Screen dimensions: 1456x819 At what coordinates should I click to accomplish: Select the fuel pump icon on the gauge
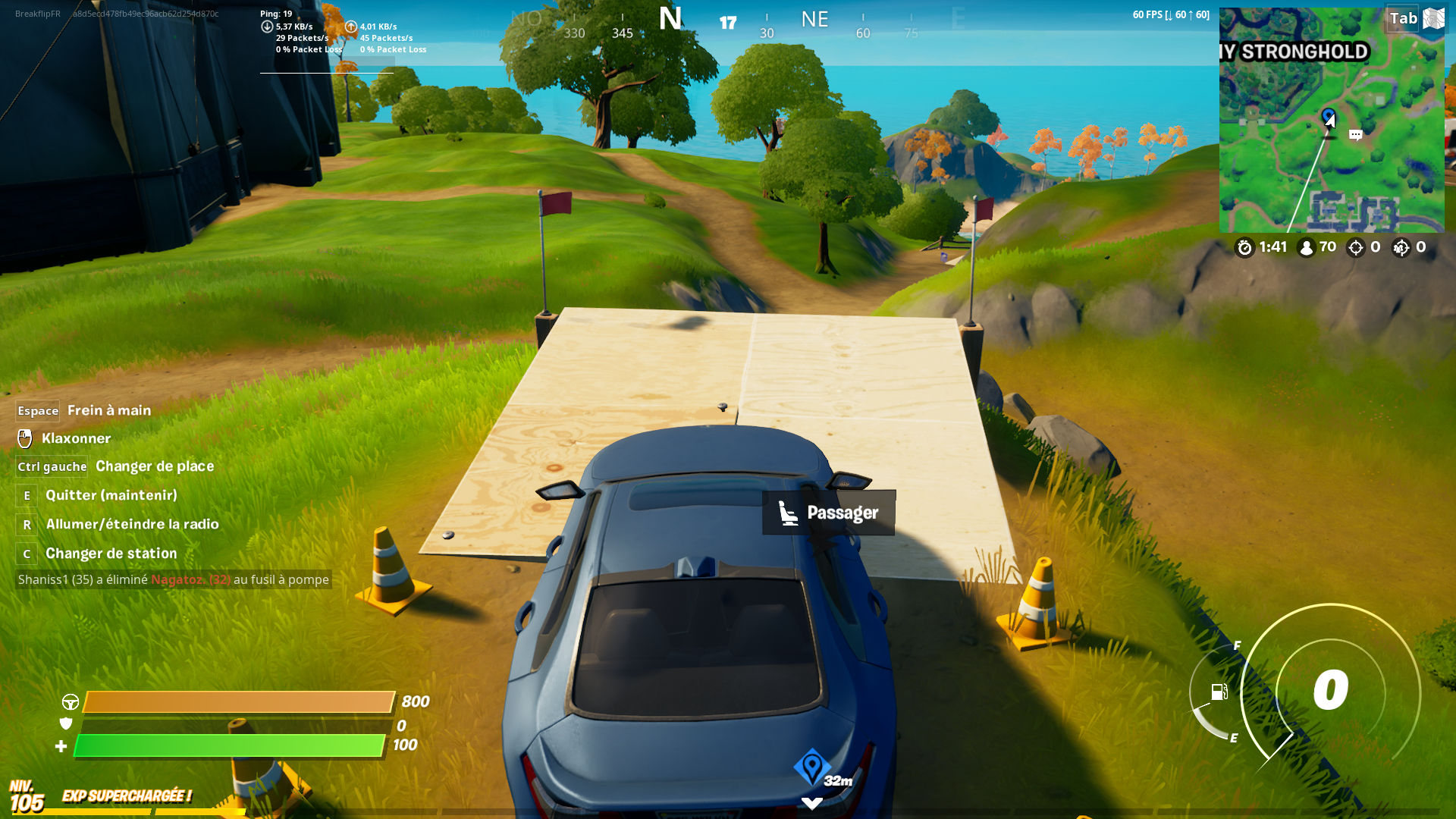1219,693
